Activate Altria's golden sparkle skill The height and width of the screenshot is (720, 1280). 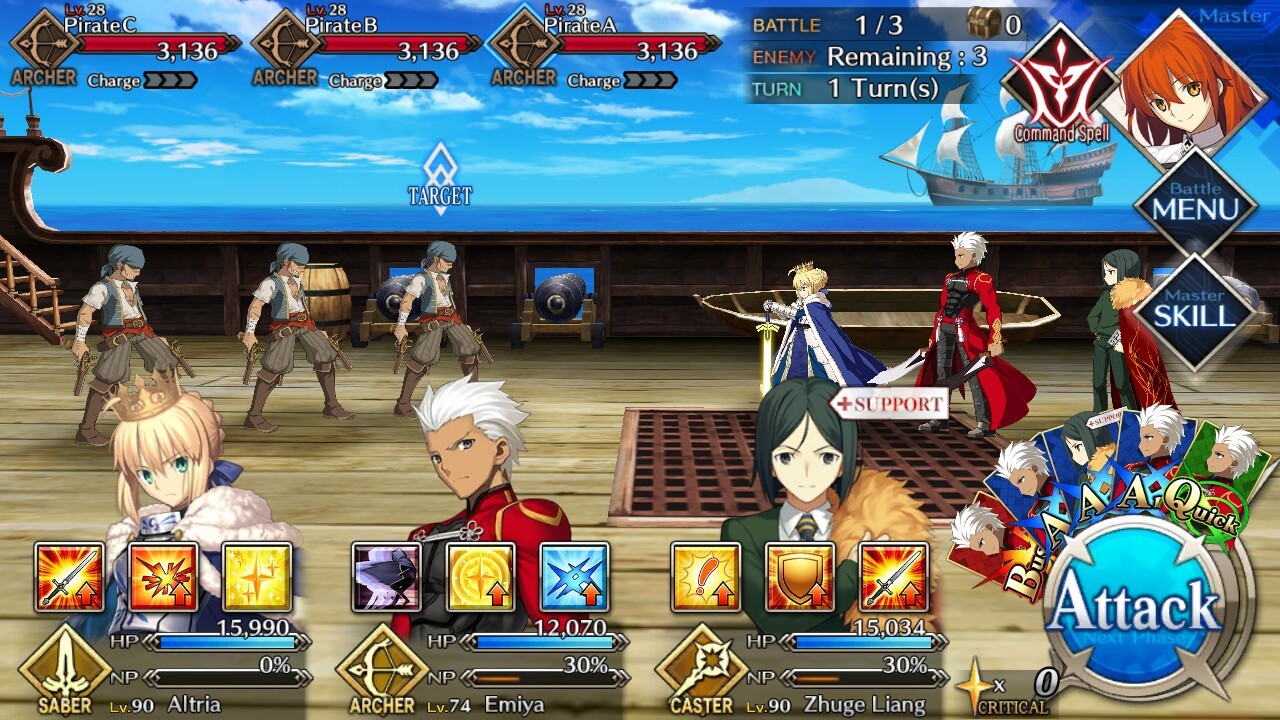coord(257,577)
